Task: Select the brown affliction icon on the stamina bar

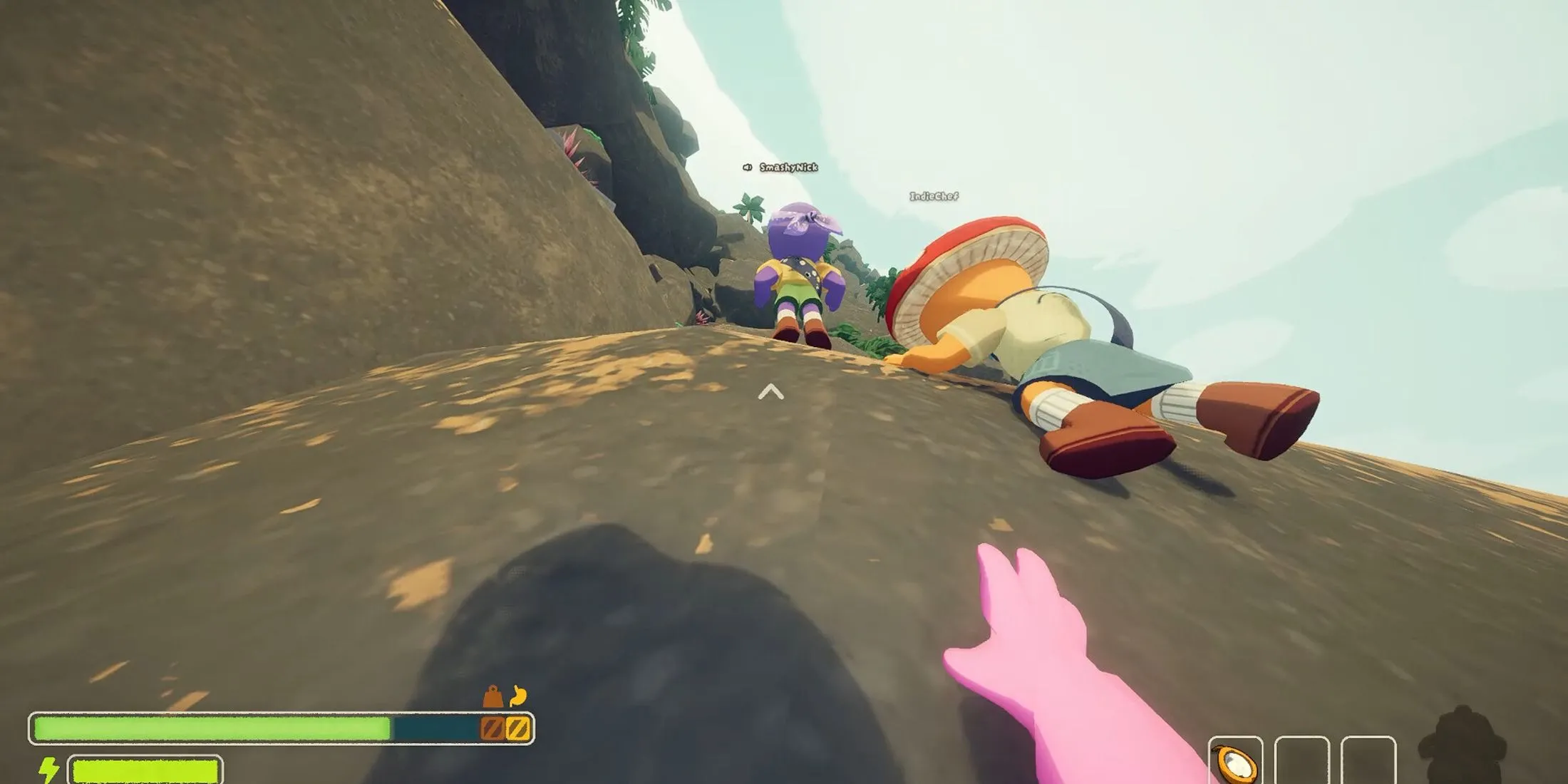Action: click(x=492, y=727)
